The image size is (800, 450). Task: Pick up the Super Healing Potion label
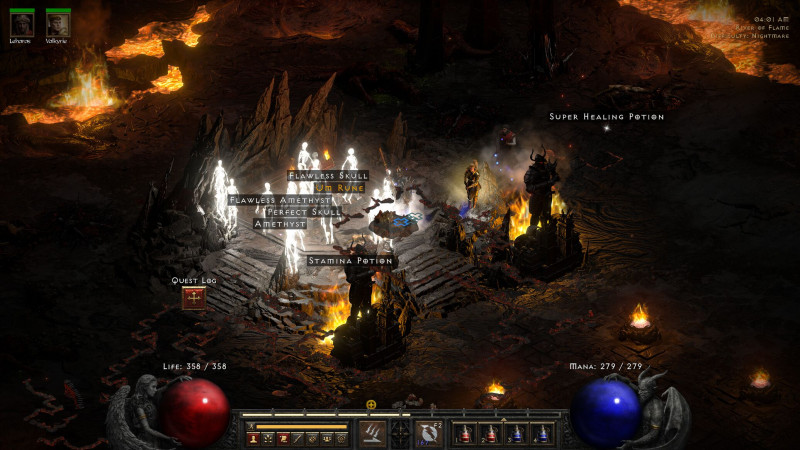[606, 117]
